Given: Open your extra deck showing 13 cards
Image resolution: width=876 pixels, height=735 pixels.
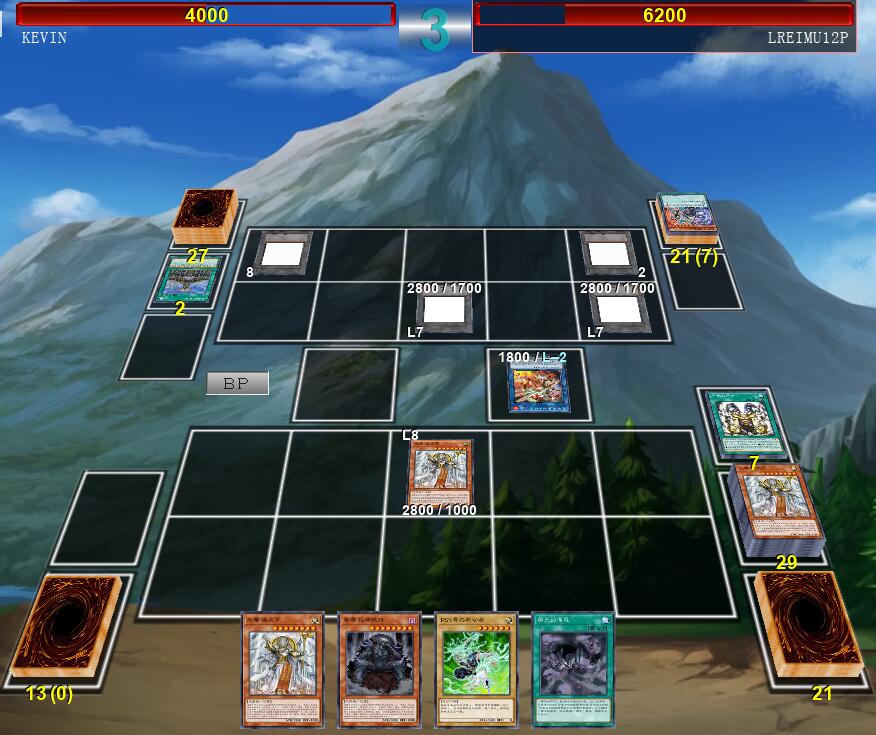Looking at the screenshot, I should (x=65, y=628).
